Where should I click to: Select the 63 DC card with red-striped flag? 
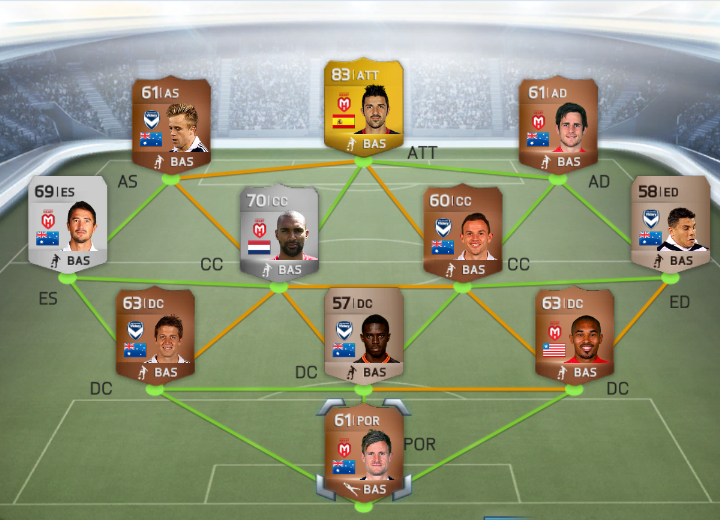tap(573, 335)
